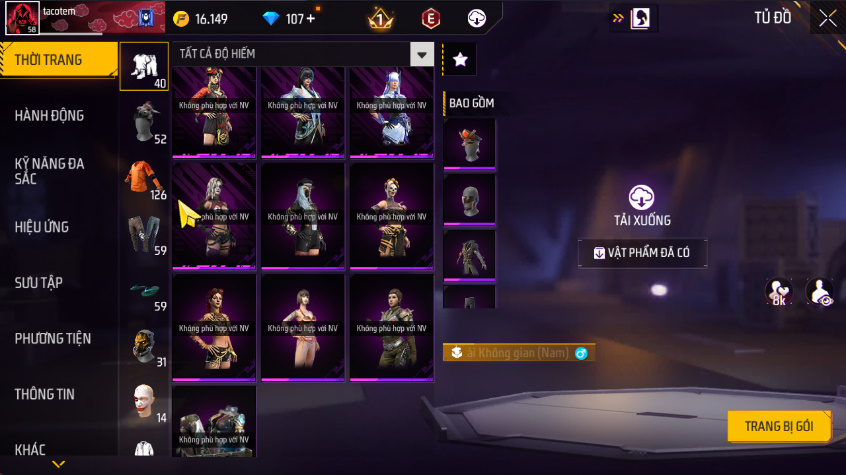Open the Thông Tin section
Image resolution: width=846 pixels, height=475 pixels.
[x=45, y=394]
